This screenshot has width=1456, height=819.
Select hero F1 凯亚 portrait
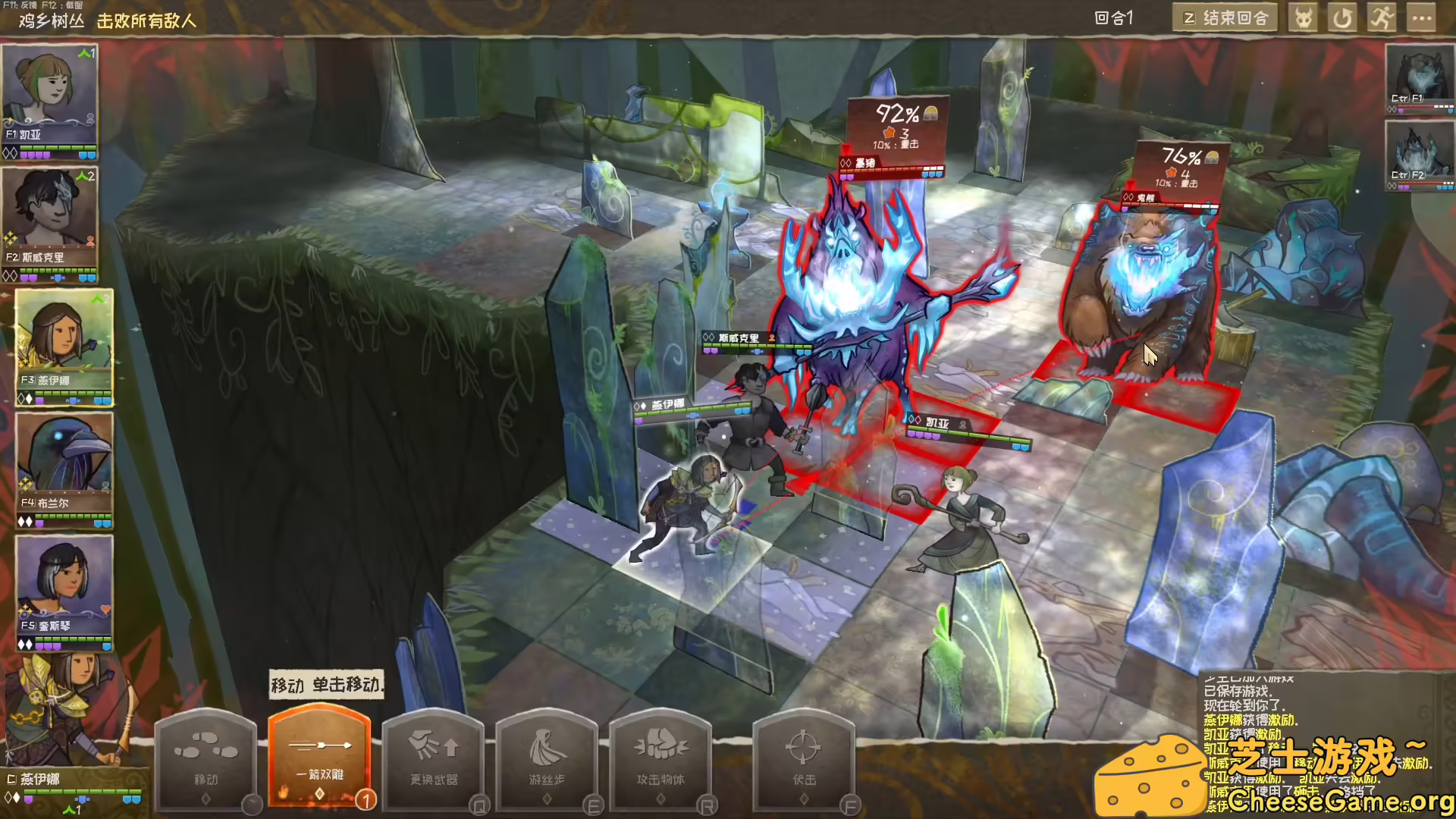coord(49,99)
